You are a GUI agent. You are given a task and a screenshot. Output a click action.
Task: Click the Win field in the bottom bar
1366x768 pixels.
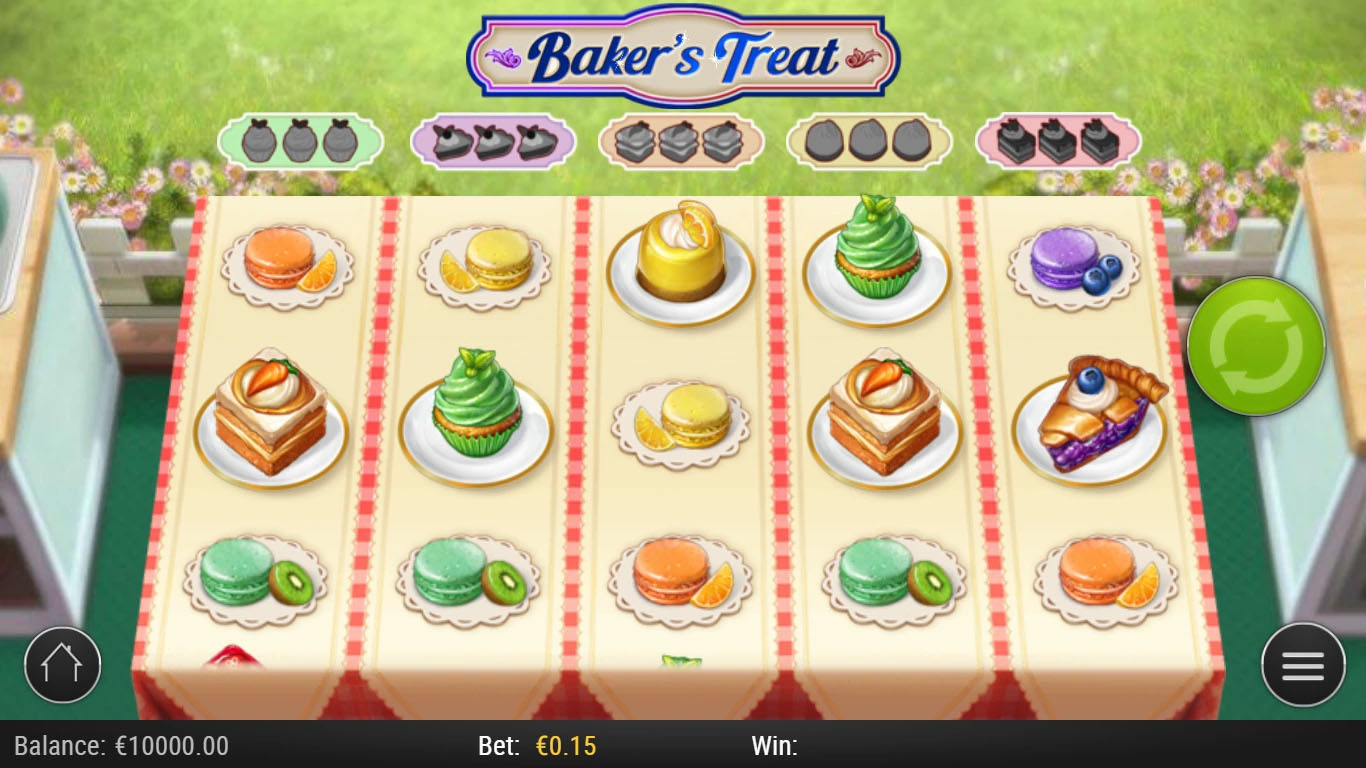(x=775, y=745)
